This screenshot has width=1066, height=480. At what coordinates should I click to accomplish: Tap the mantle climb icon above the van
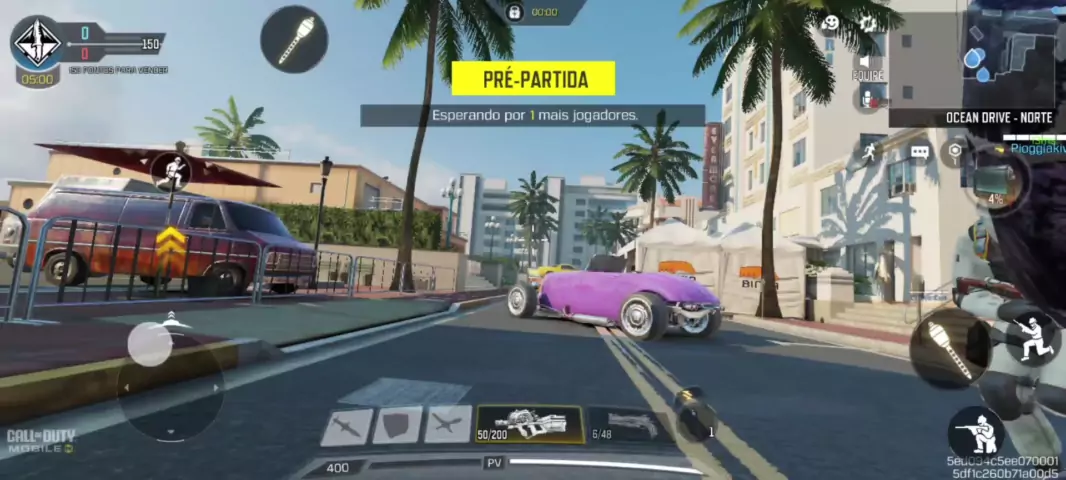[x=172, y=172]
